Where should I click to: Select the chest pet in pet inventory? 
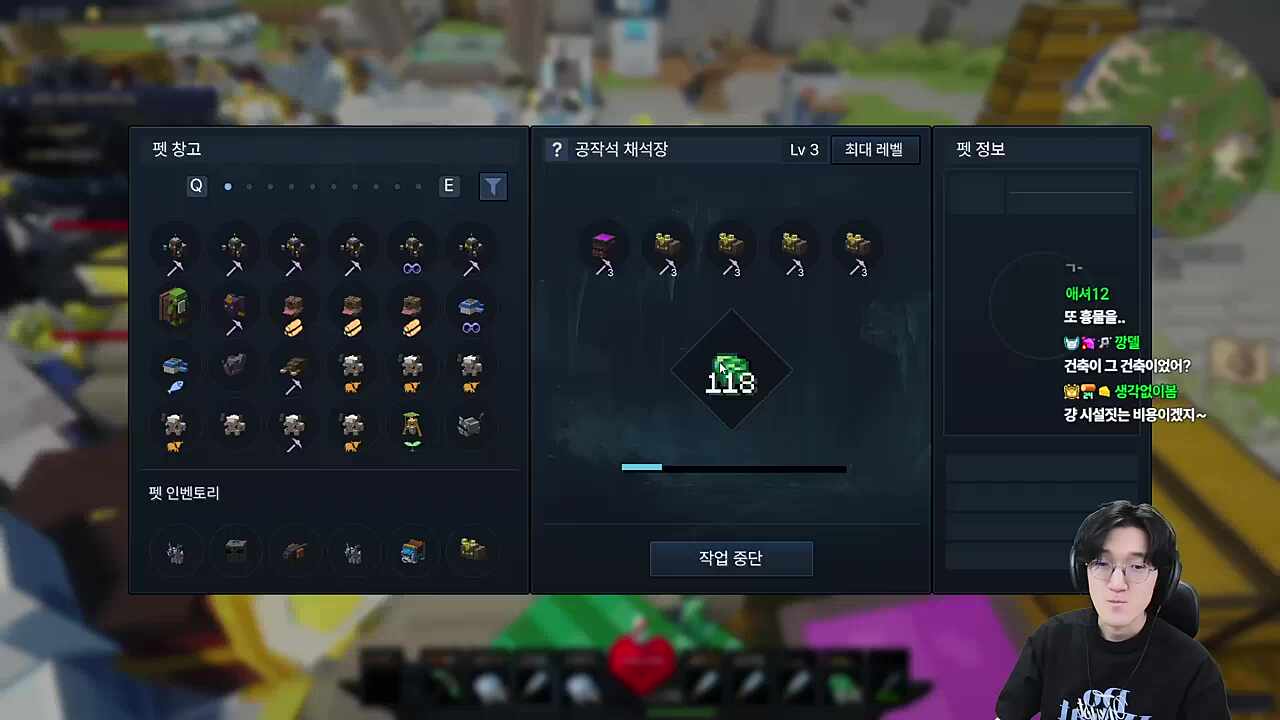click(x=235, y=551)
